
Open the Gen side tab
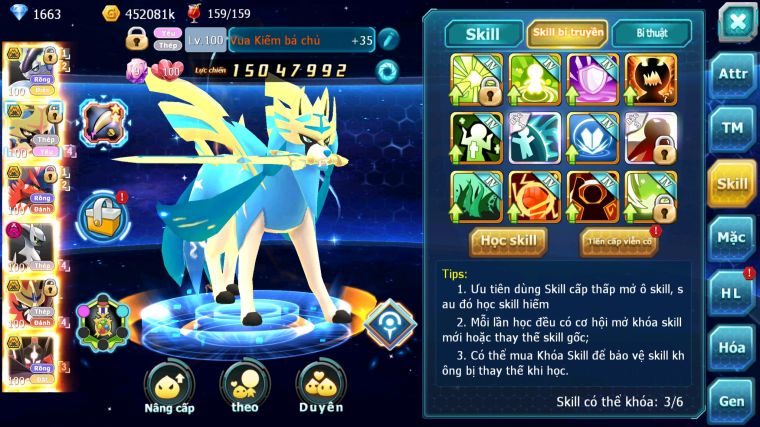point(732,401)
